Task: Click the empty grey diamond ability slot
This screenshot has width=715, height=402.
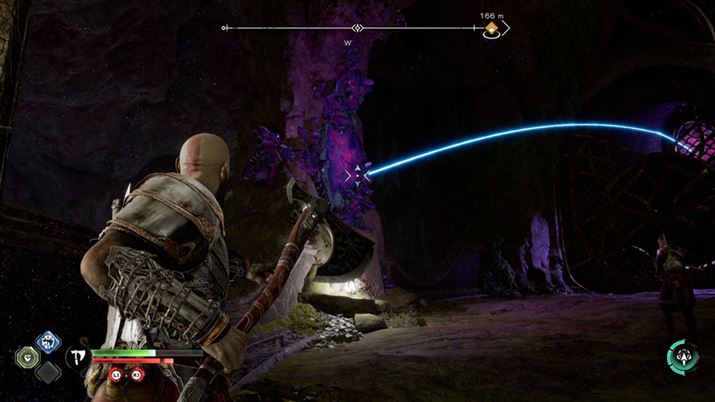Action: [47, 372]
